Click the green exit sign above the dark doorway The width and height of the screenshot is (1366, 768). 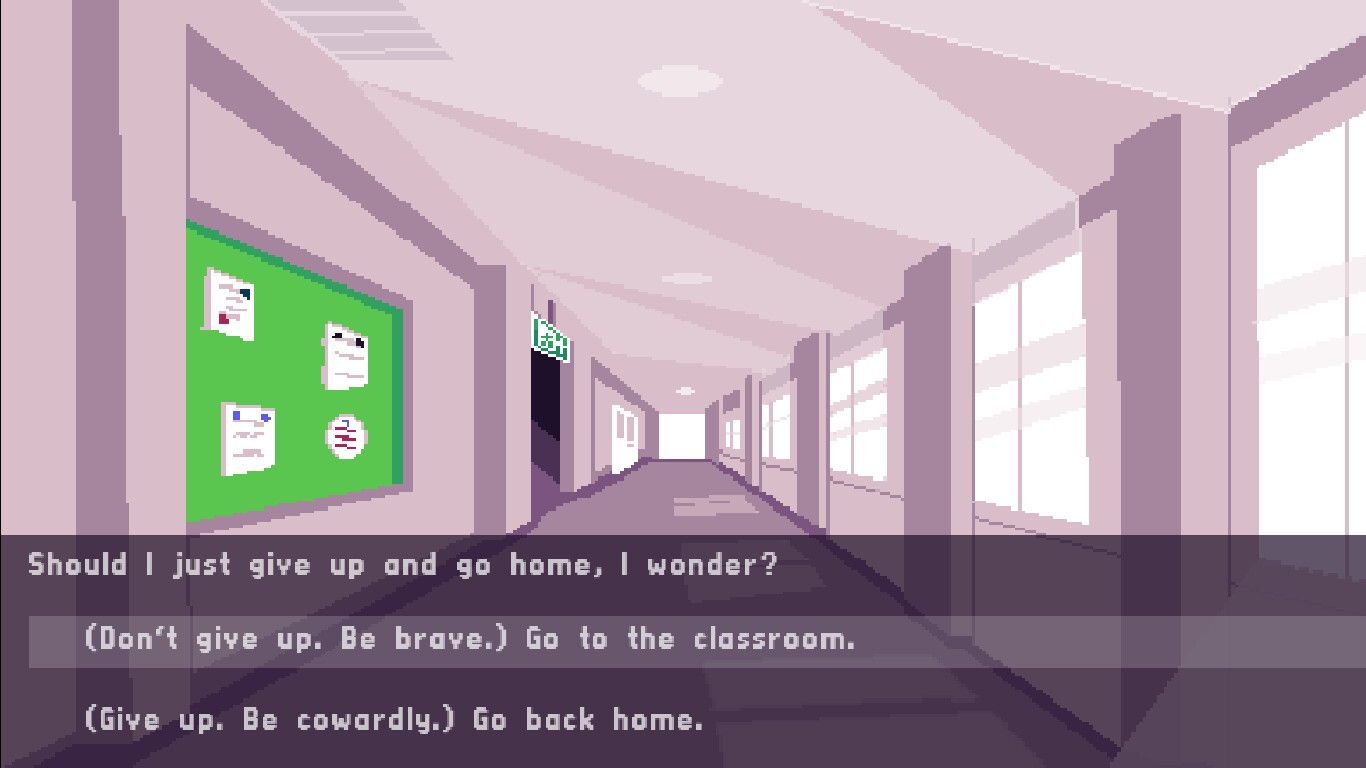tap(548, 337)
